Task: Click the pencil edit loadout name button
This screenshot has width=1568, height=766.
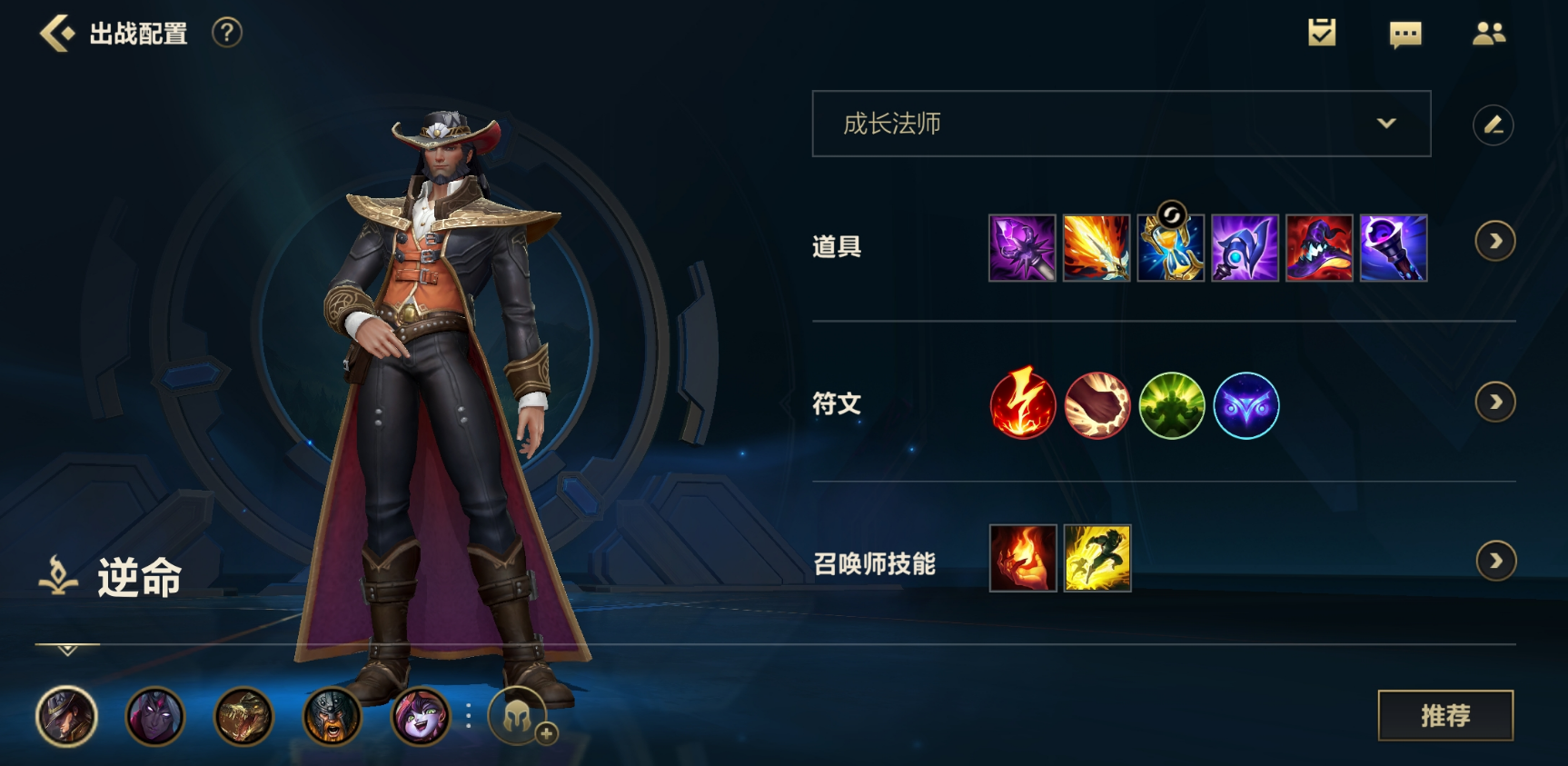Action: [1493, 124]
